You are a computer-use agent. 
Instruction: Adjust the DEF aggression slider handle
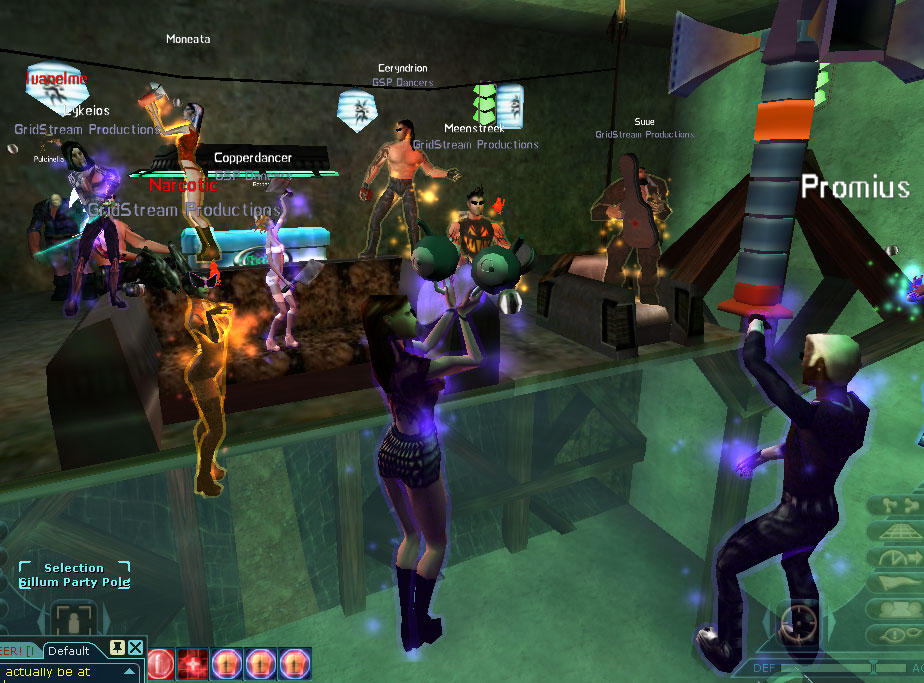876,667
